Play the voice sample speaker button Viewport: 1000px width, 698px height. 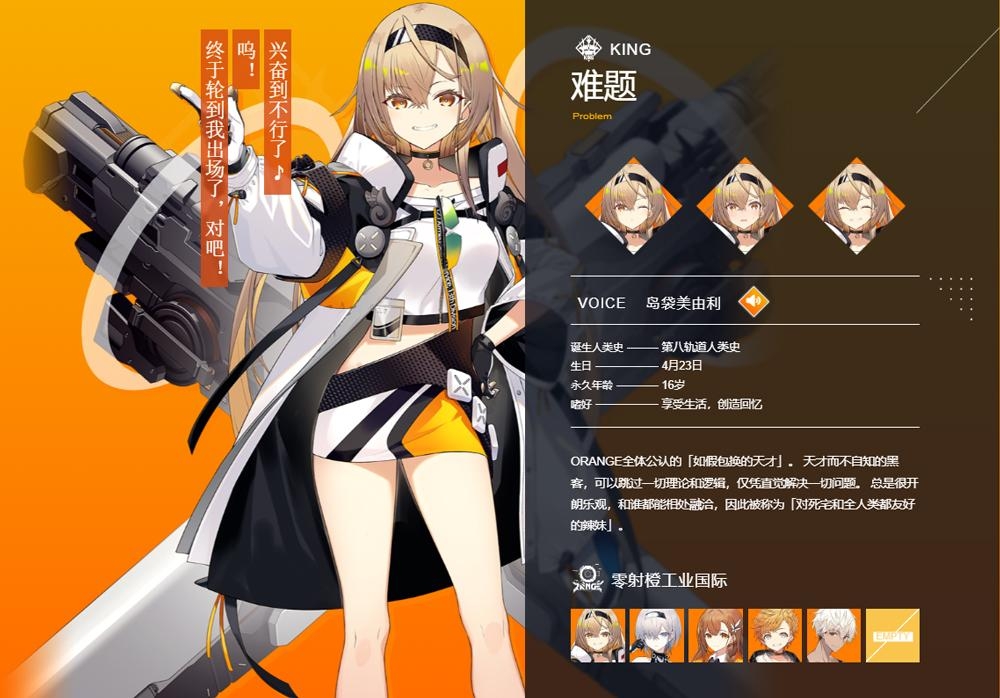(x=754, y=300)
